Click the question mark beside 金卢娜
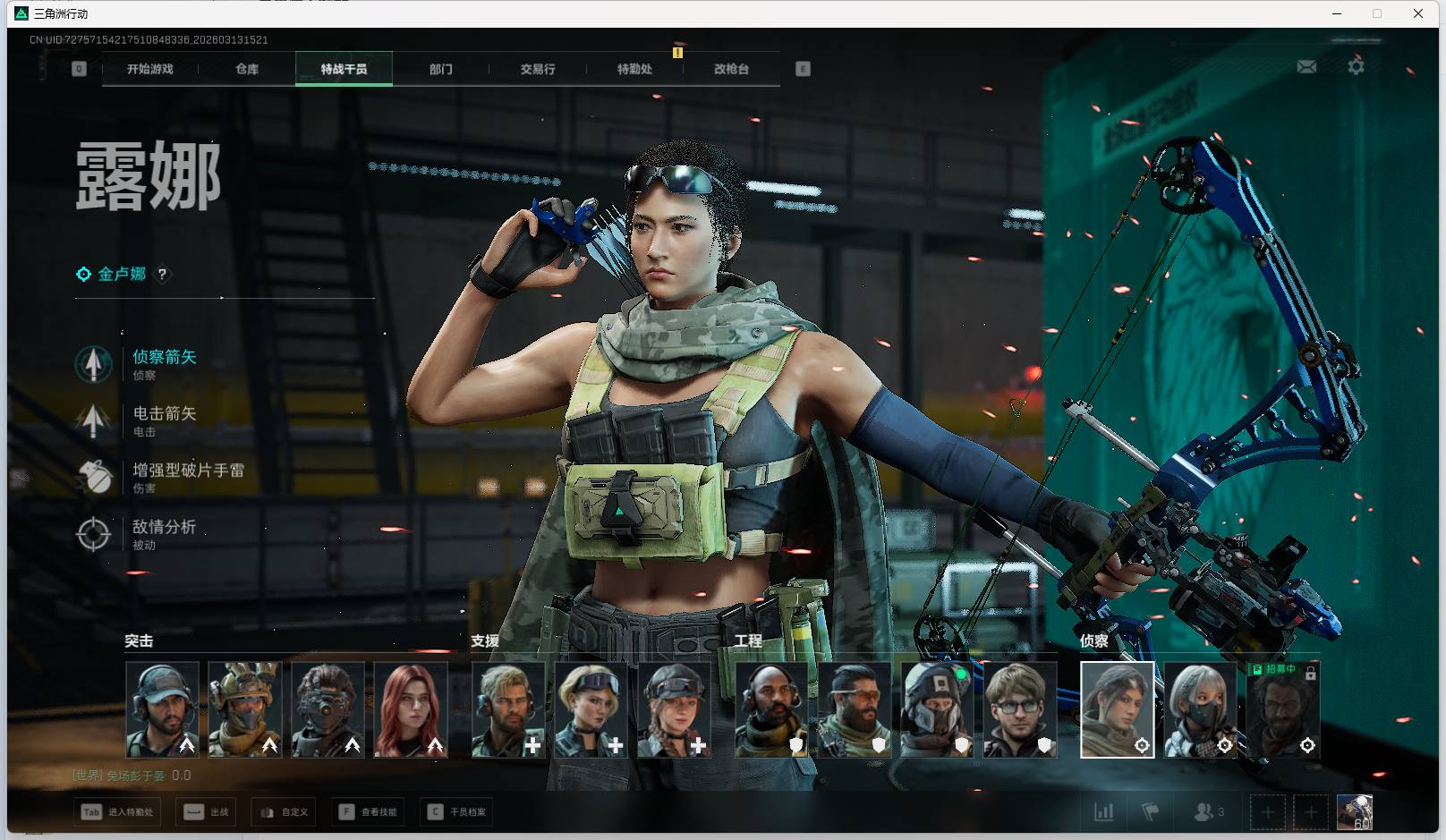 coord(162,275)
